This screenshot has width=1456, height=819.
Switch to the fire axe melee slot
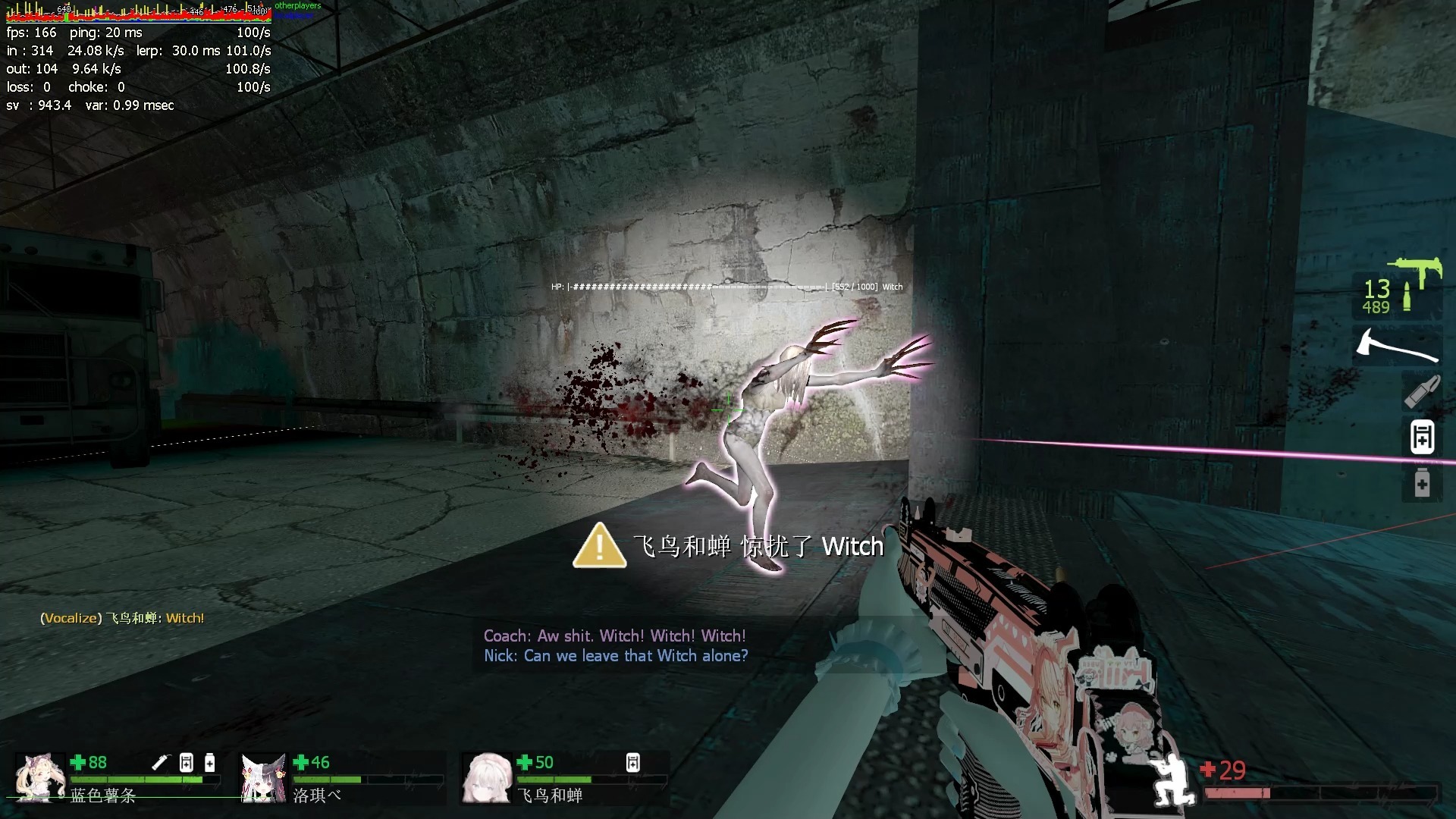click(x=1397, y=346)
